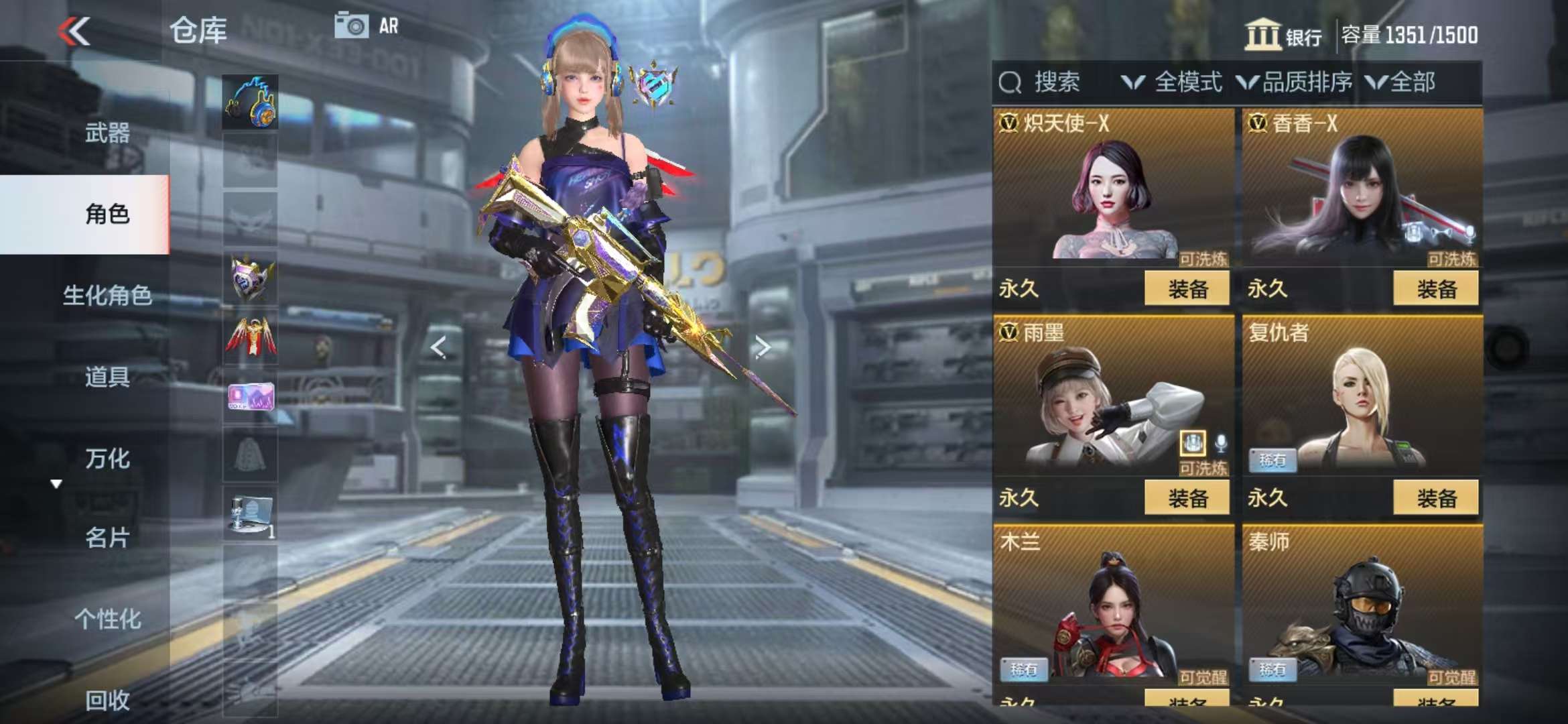This screenshot has width=1568, height=724.
Task: Open the 个性化 personalization tab
Action: pos(107,619)
